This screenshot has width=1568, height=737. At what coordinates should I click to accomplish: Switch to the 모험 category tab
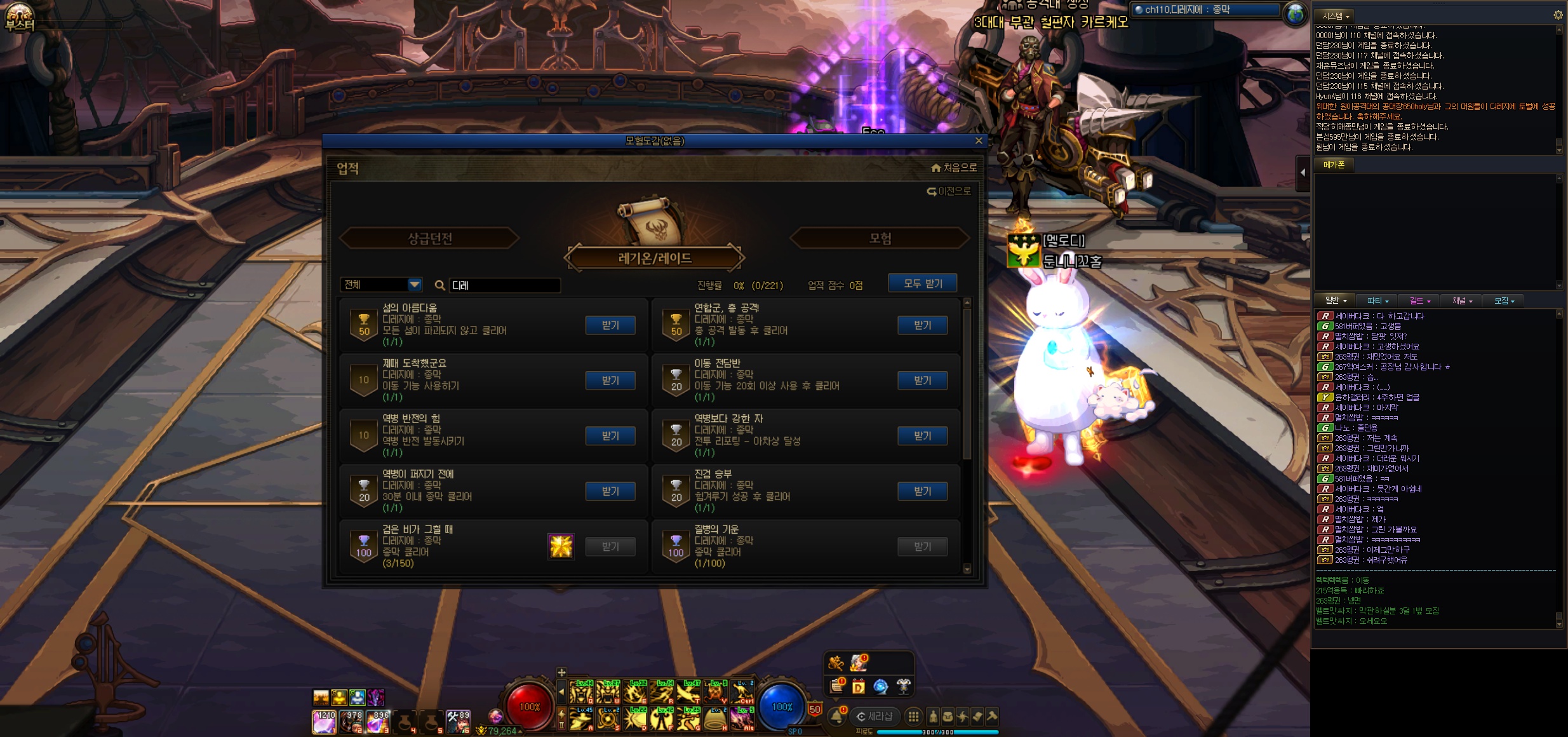pos(880,238)
